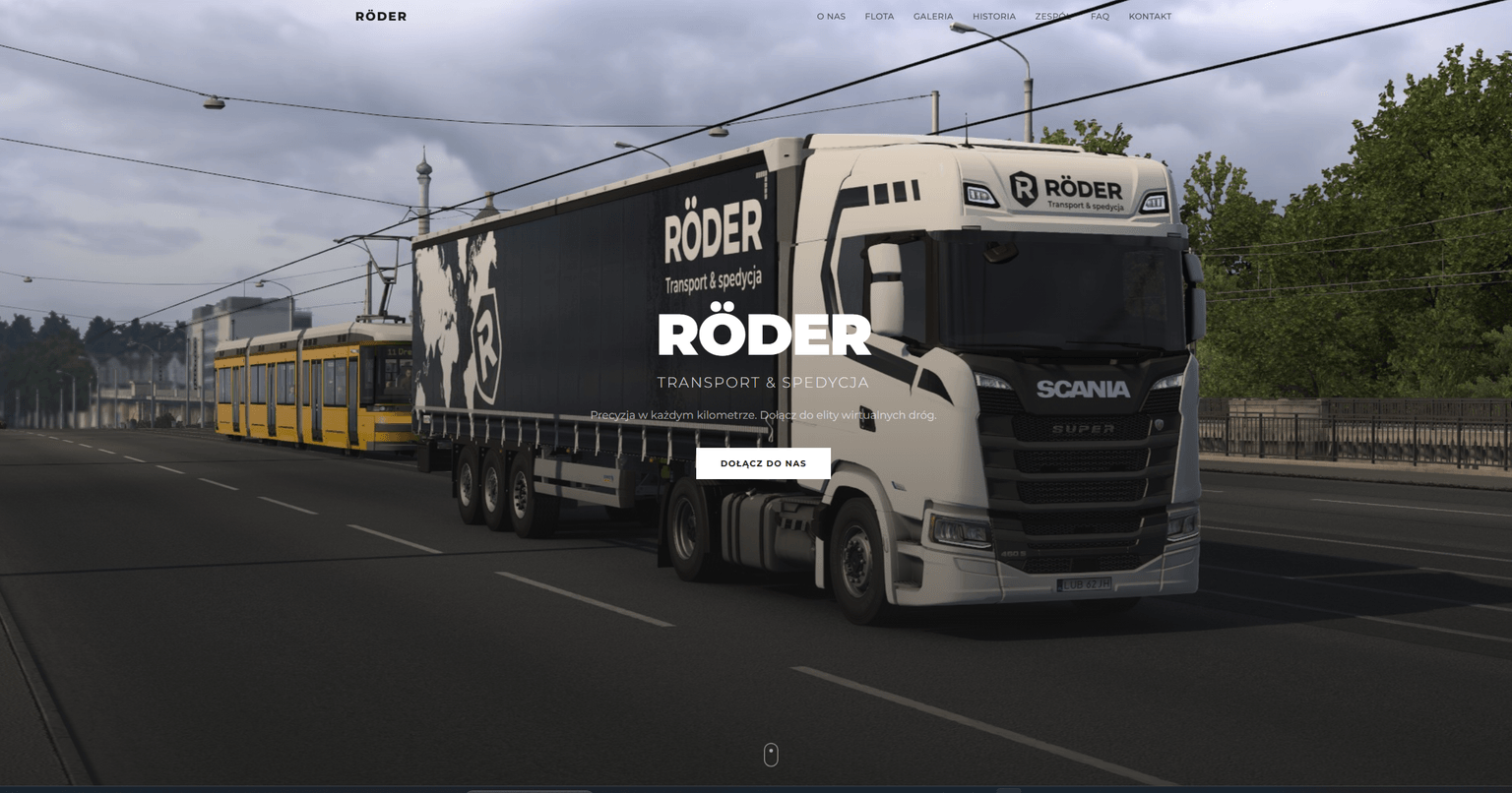Open the O NAS navigation item

(831, 16)
